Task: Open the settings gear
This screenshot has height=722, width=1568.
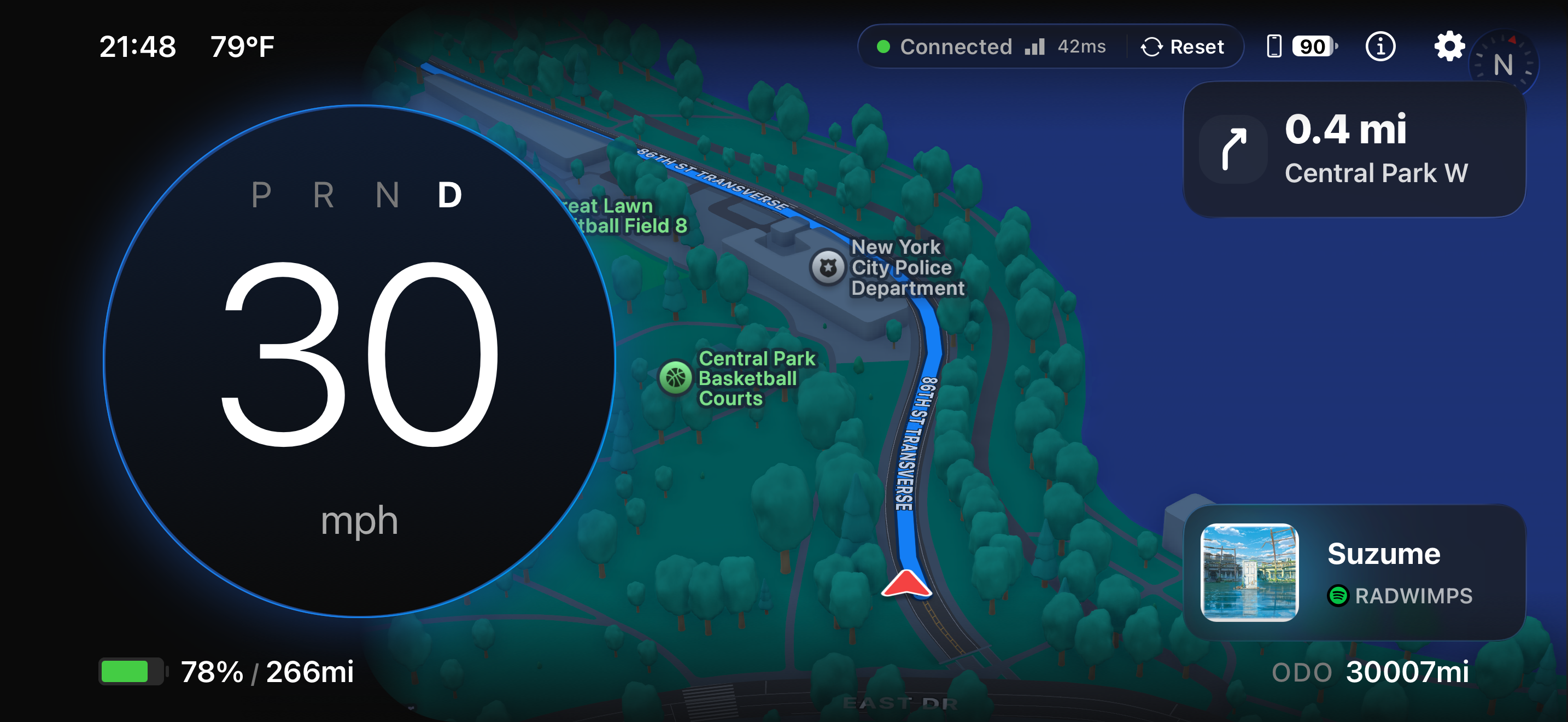Action: (1449, 45)
